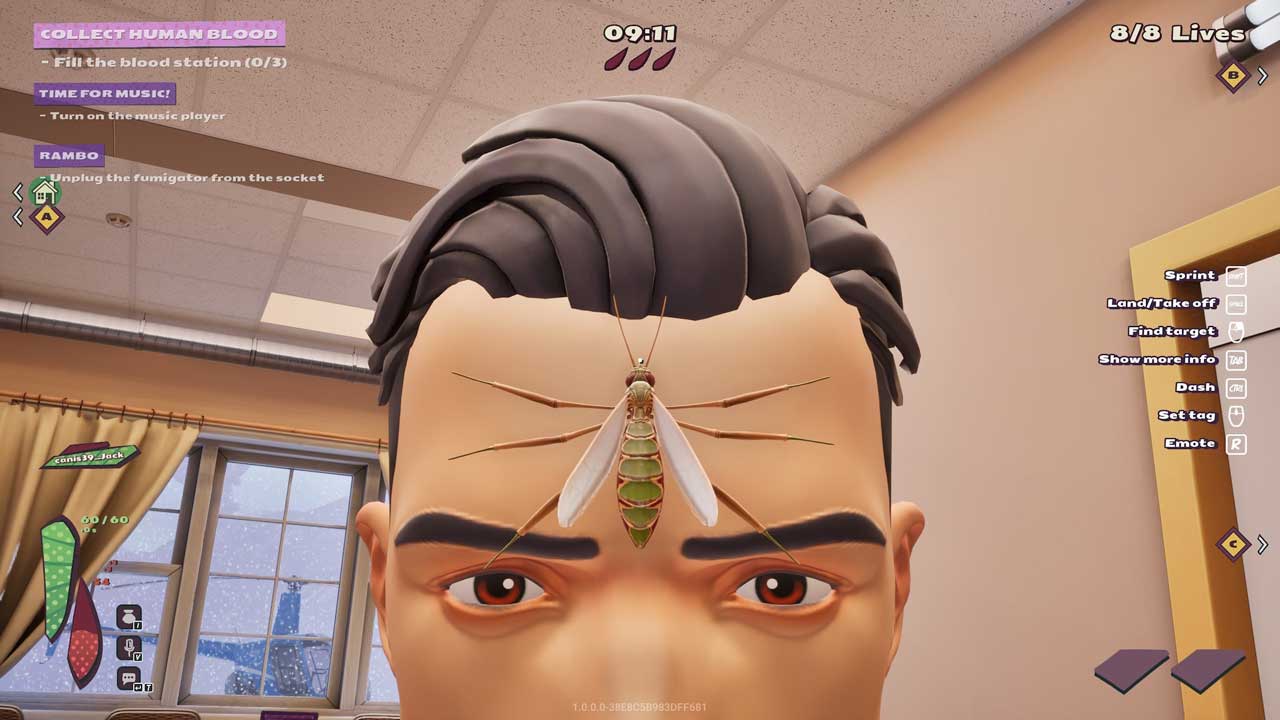Select the Time for Music objective

105,94
